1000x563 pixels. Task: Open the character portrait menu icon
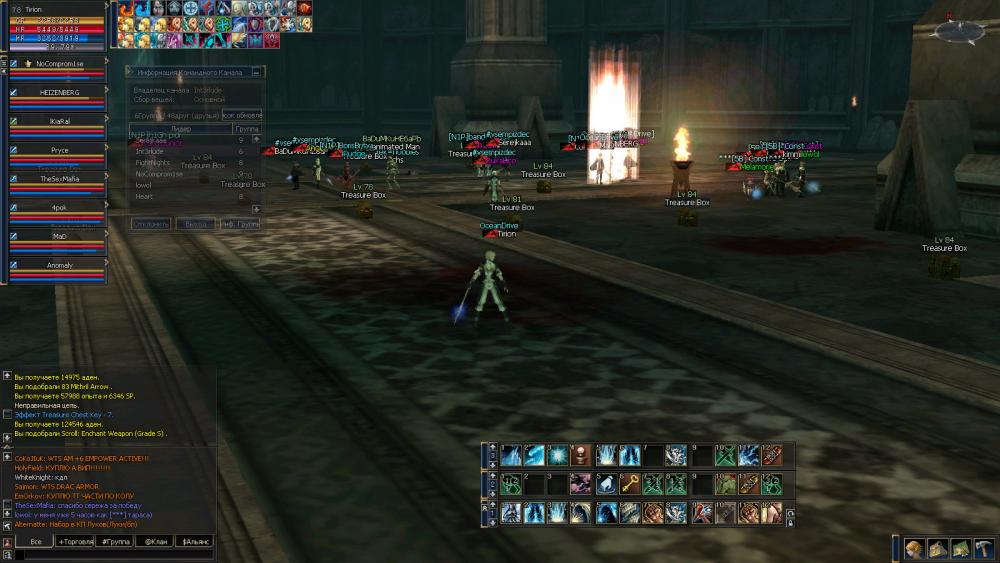pyautogui.click(x=914, y=549)
